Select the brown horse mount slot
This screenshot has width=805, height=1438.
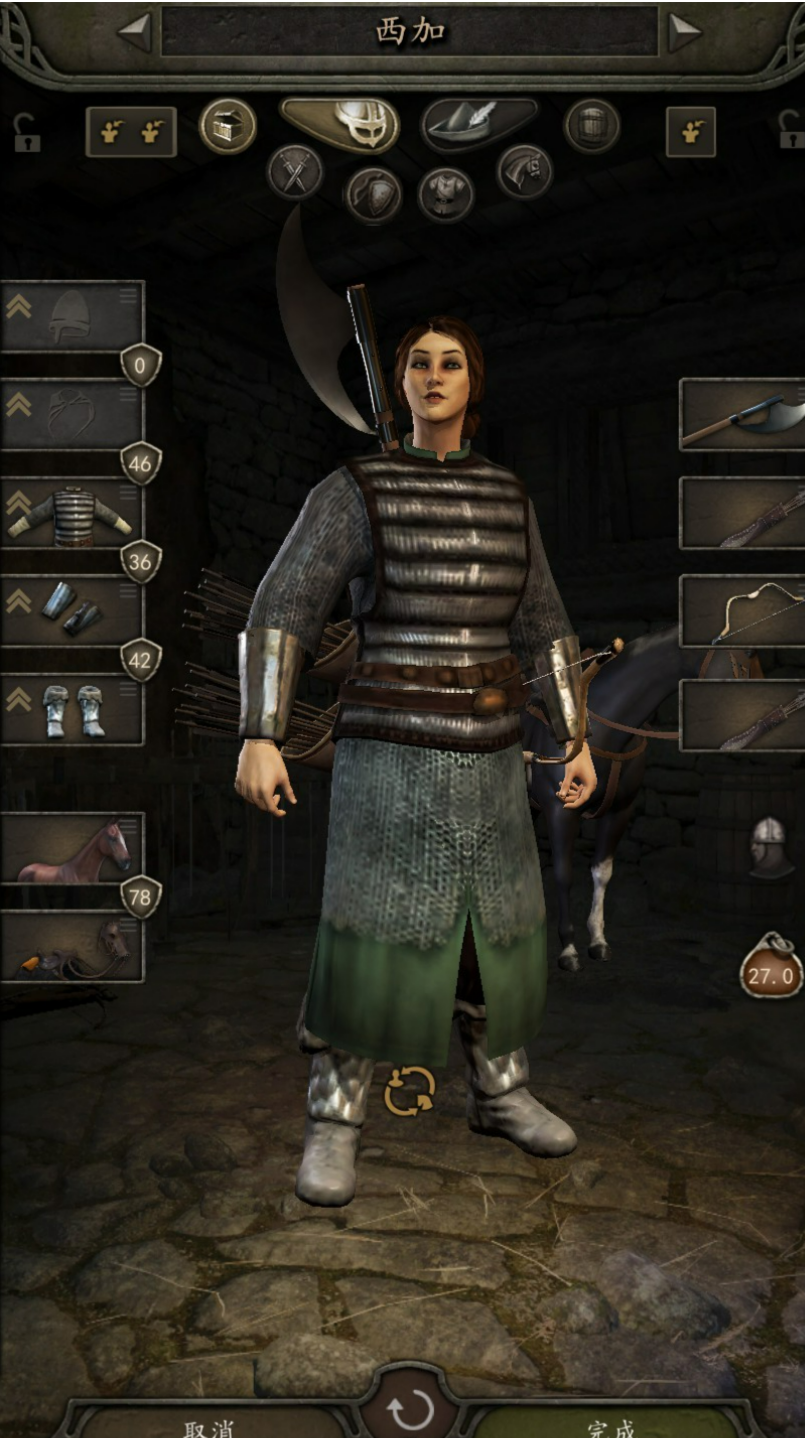click(x=72, y=848)
